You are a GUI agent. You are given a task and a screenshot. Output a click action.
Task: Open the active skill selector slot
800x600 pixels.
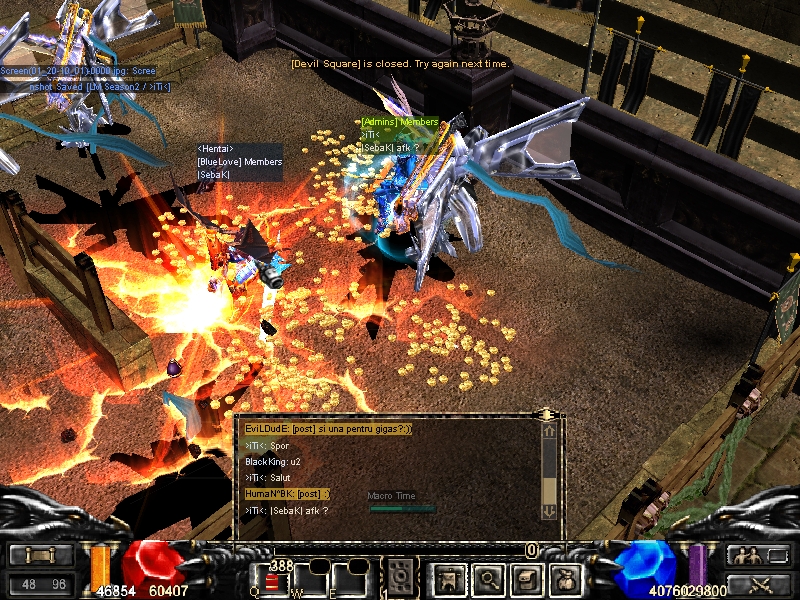[x=401, y=578]
